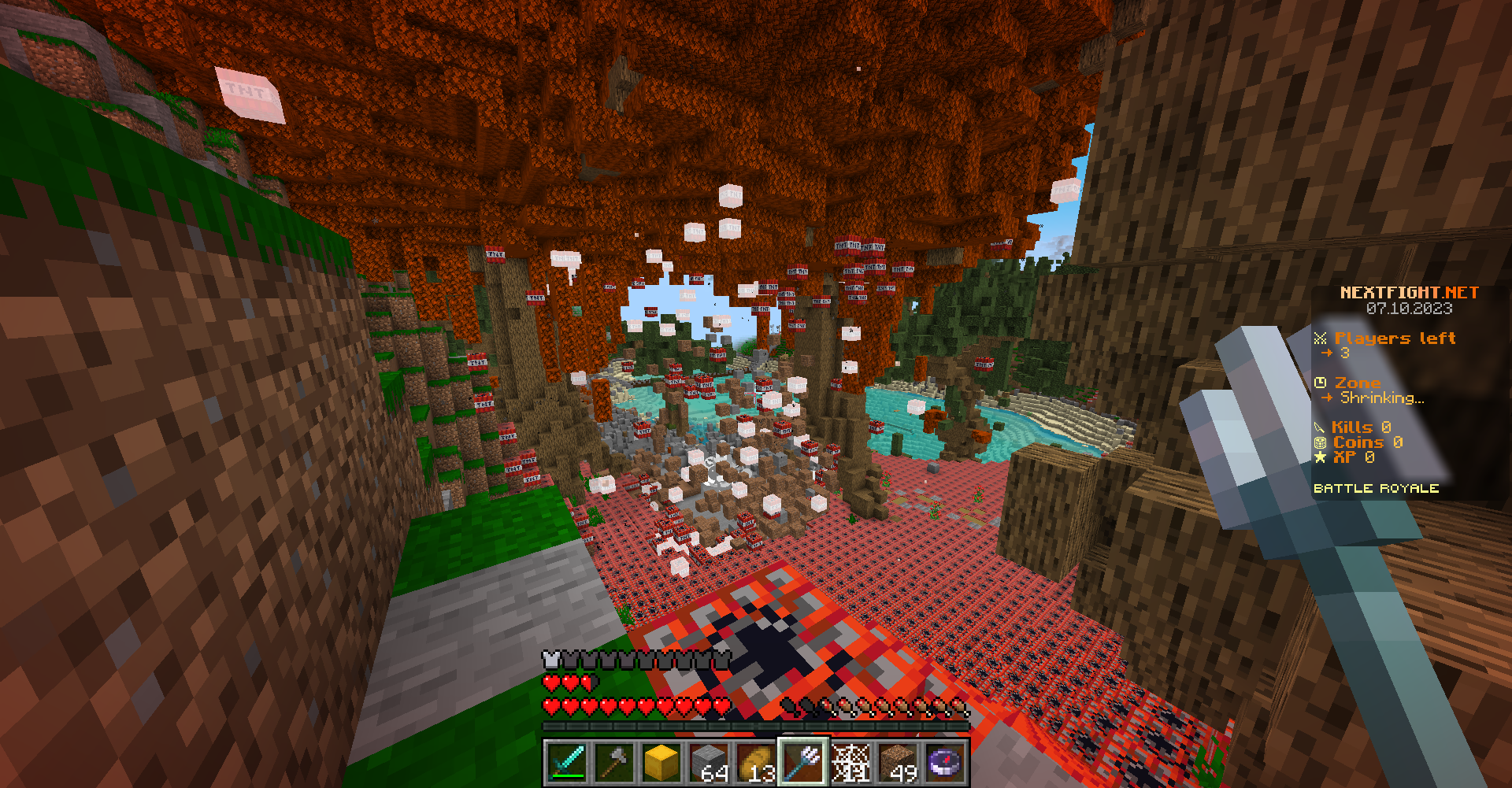The image size is (1512, 788).
Task: Click the coin icon next to Coins 0
Action: [1321, 442]
